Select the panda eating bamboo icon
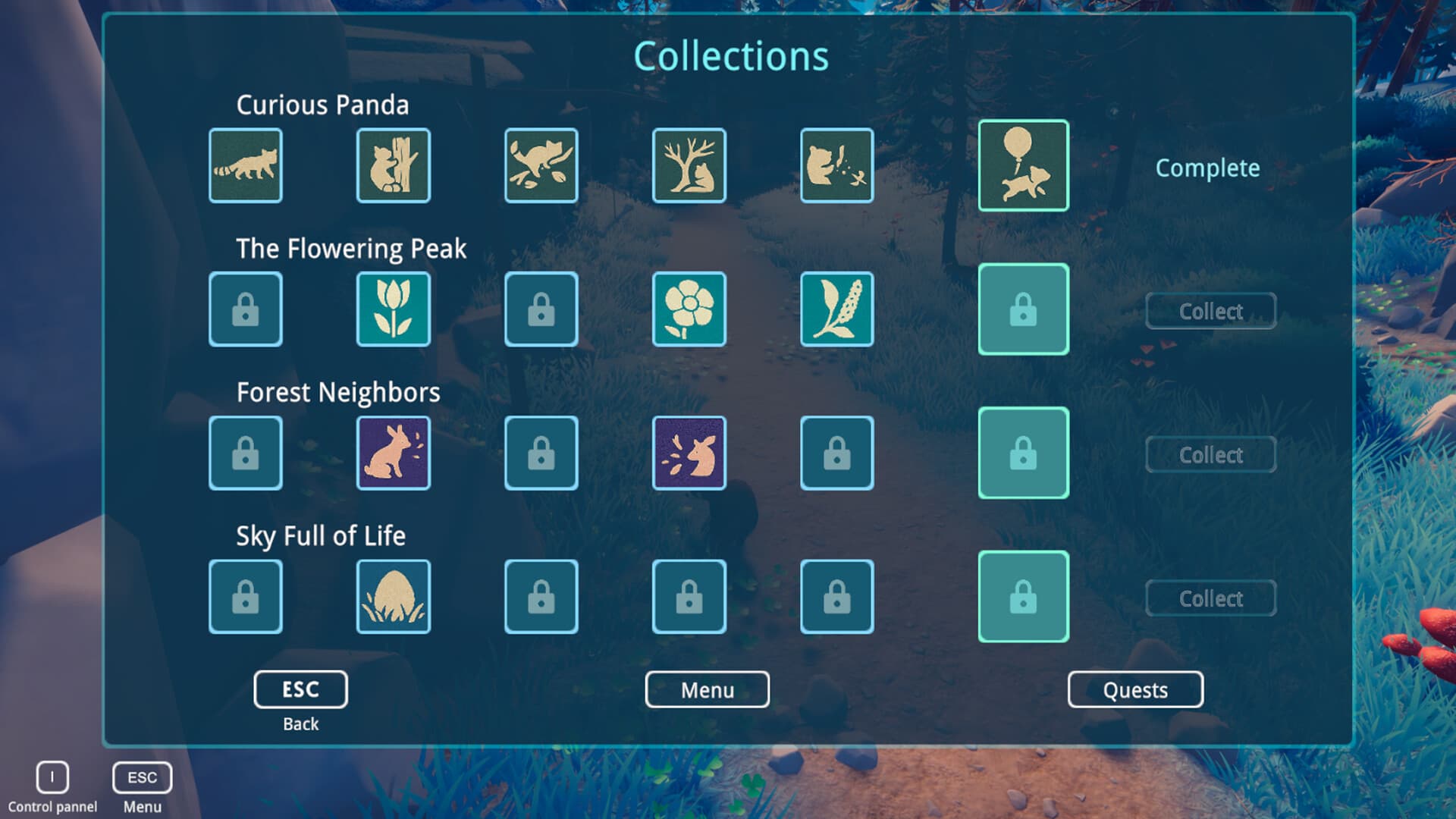Image resolution: width=1456 pixels, height=819 pixels. (x=836, y=166)
